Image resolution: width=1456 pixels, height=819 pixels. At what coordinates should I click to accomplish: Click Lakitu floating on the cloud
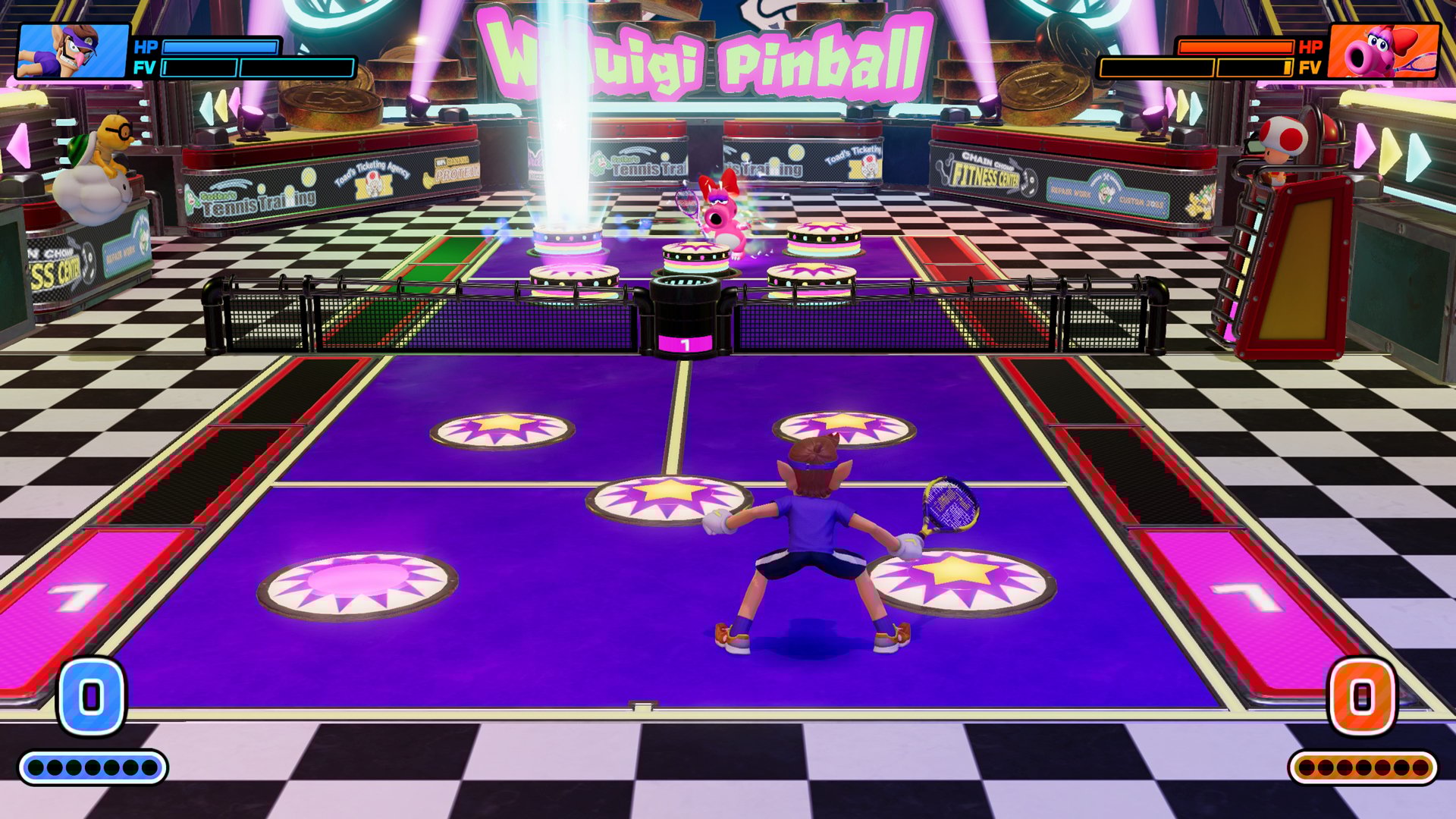pyautogui.click(x=99, y=163)
